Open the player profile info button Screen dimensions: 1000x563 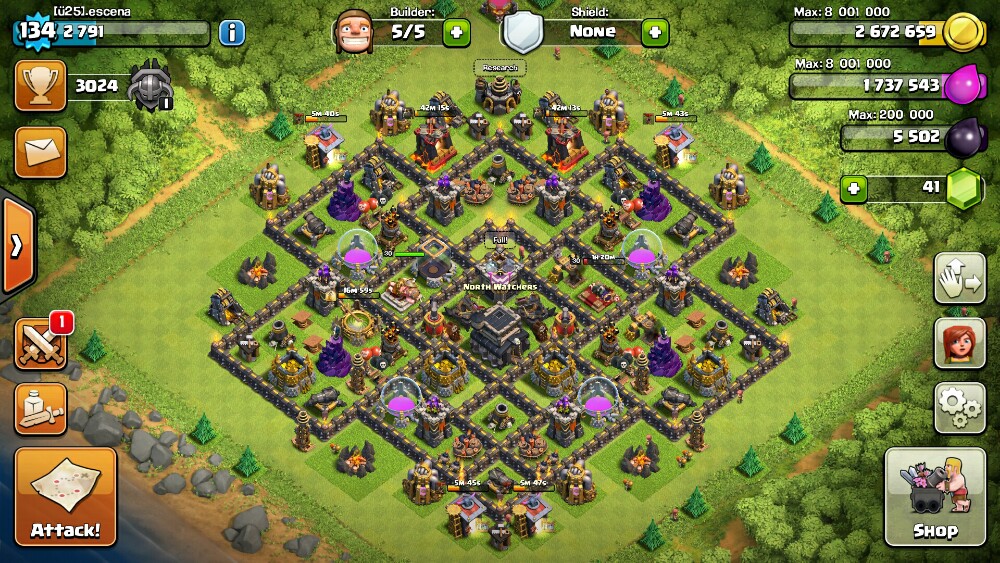coord(231,32)
